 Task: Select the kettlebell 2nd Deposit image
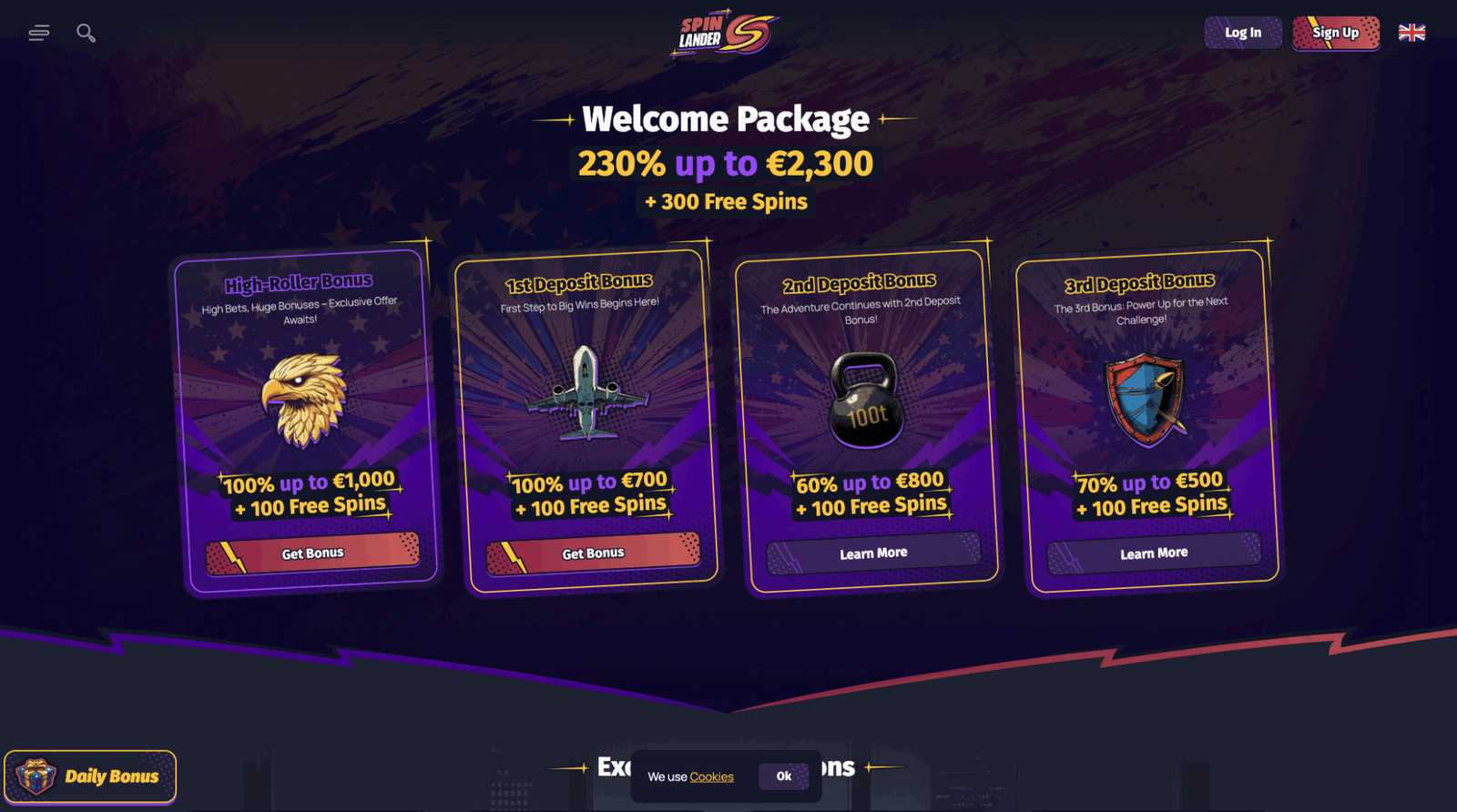pos(866,401)
